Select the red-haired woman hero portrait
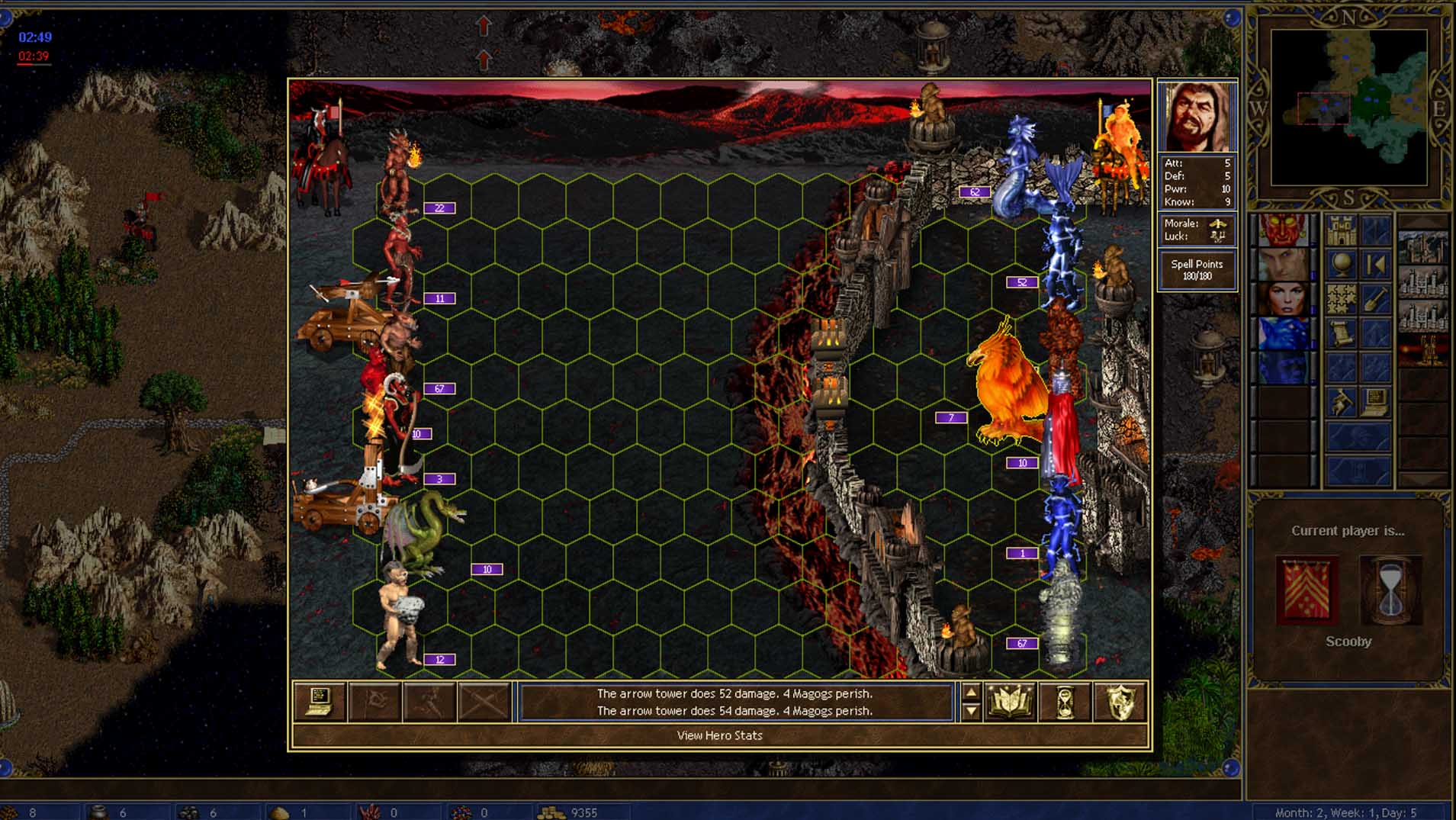Viewport: 1456px width, 820px height. click(1285, 298)
